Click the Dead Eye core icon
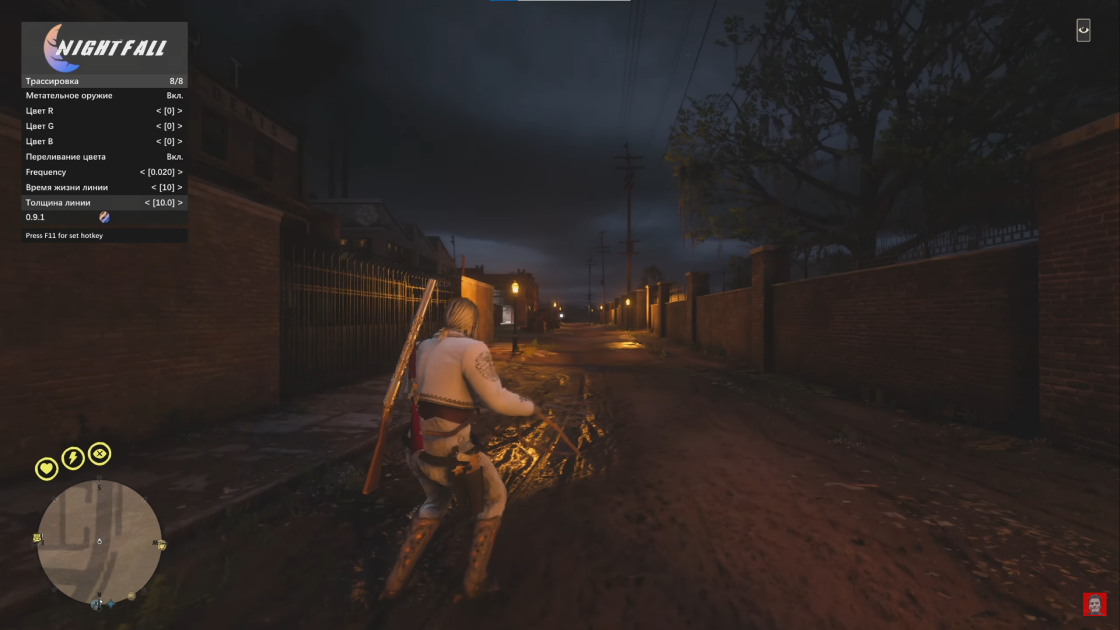1120x630 pixels. click(x=99, y=454)
